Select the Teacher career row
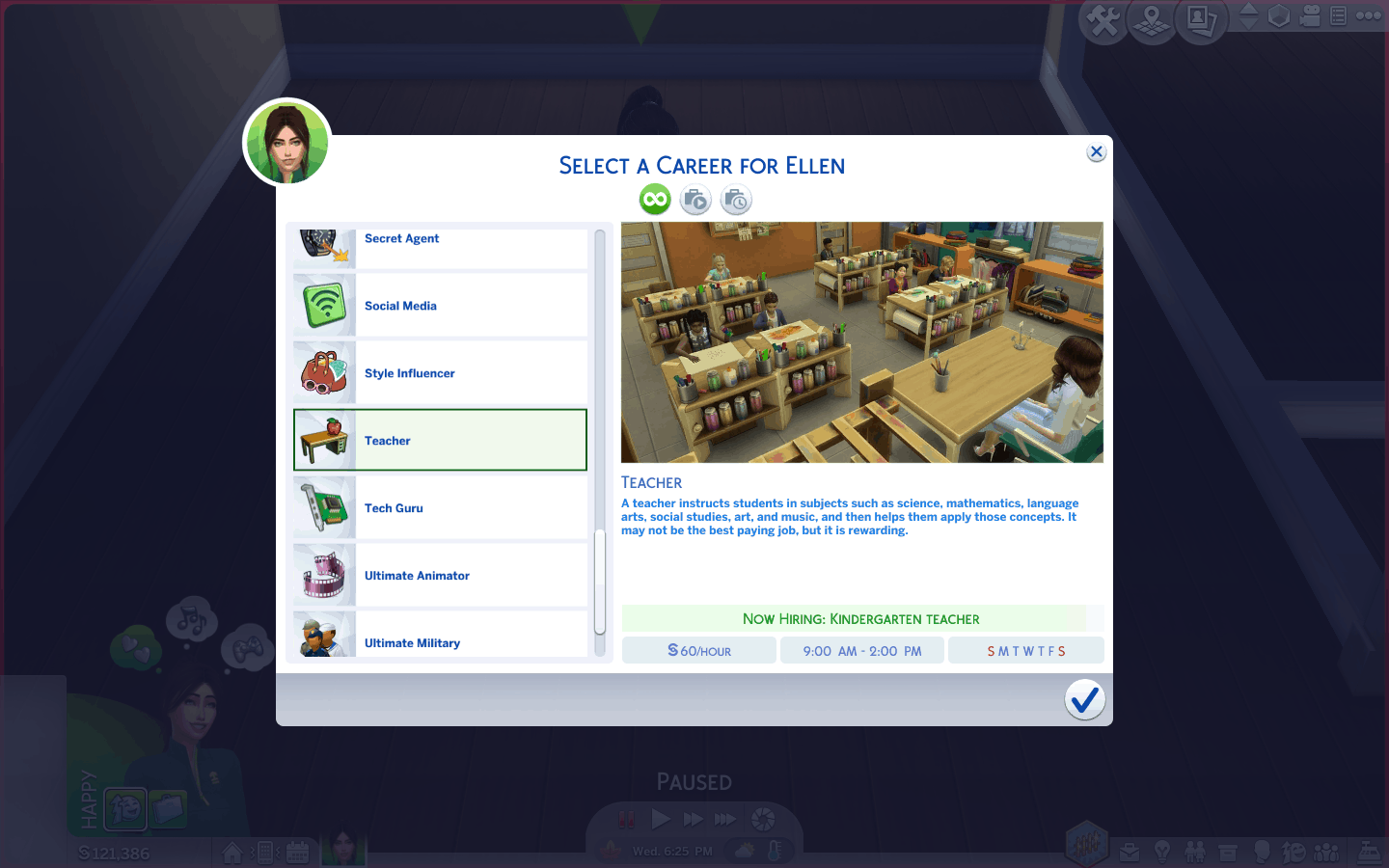1389x868 pixels. 440,441
